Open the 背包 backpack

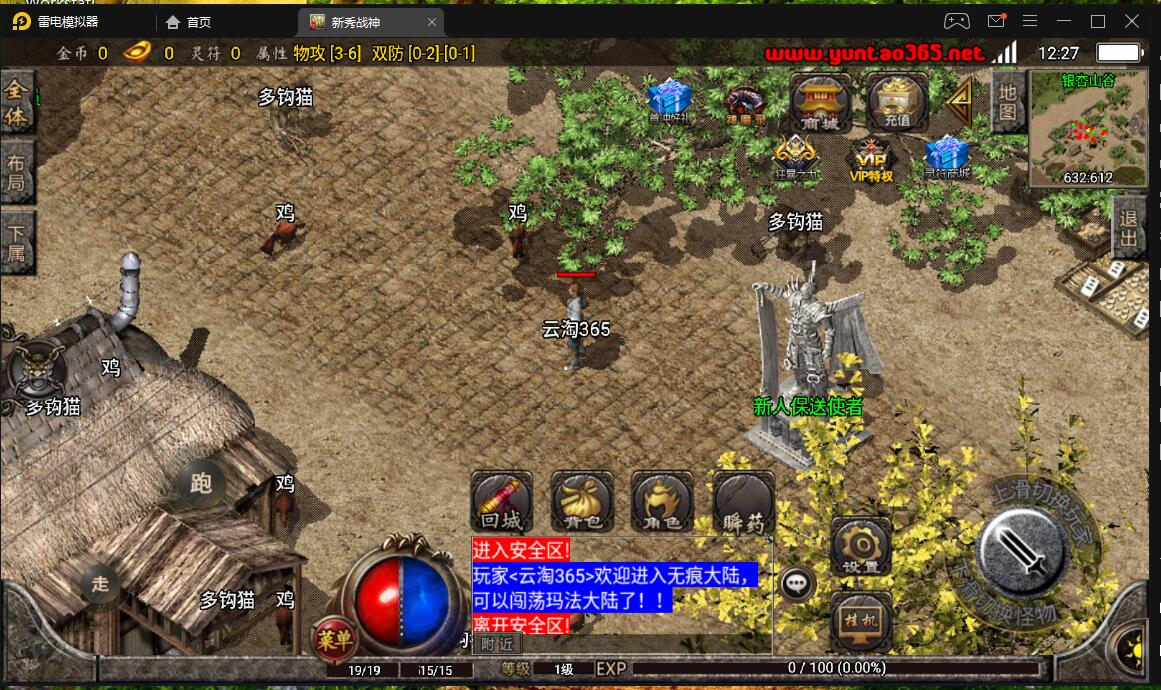pyautogui.click(x=582, y=501)
